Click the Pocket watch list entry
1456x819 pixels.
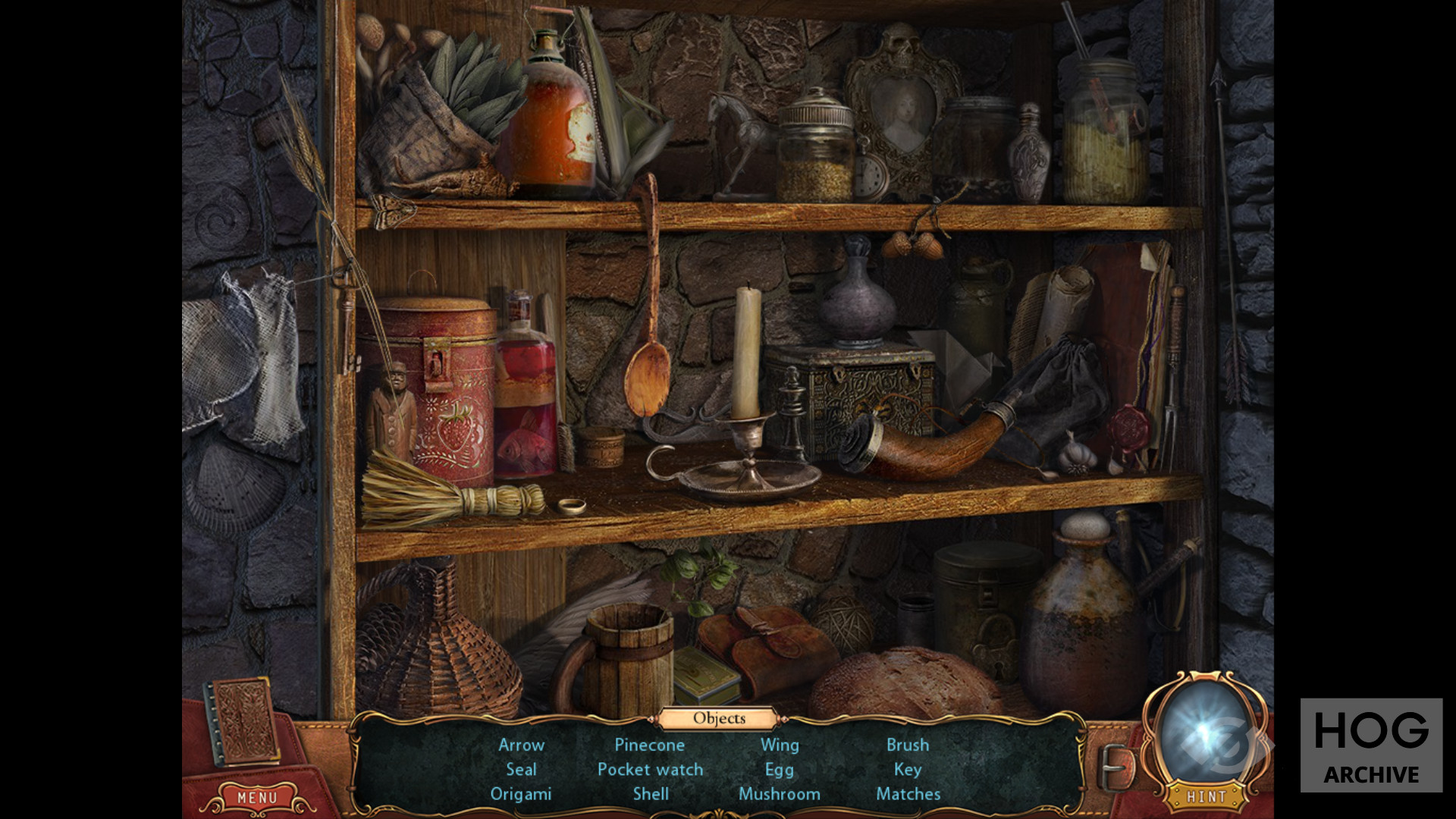(650, 769)
